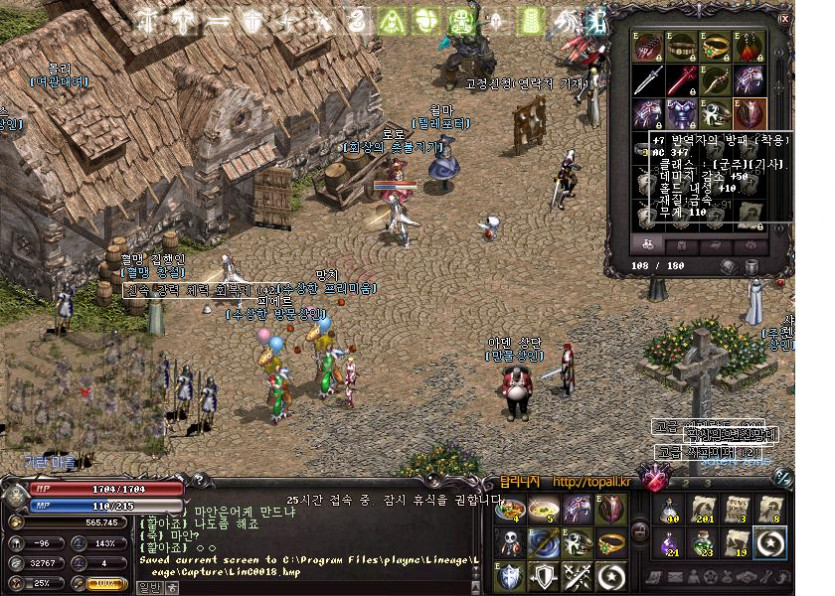
Task: Select the gold emerald ring in inventory
Action: click(716, 47)
